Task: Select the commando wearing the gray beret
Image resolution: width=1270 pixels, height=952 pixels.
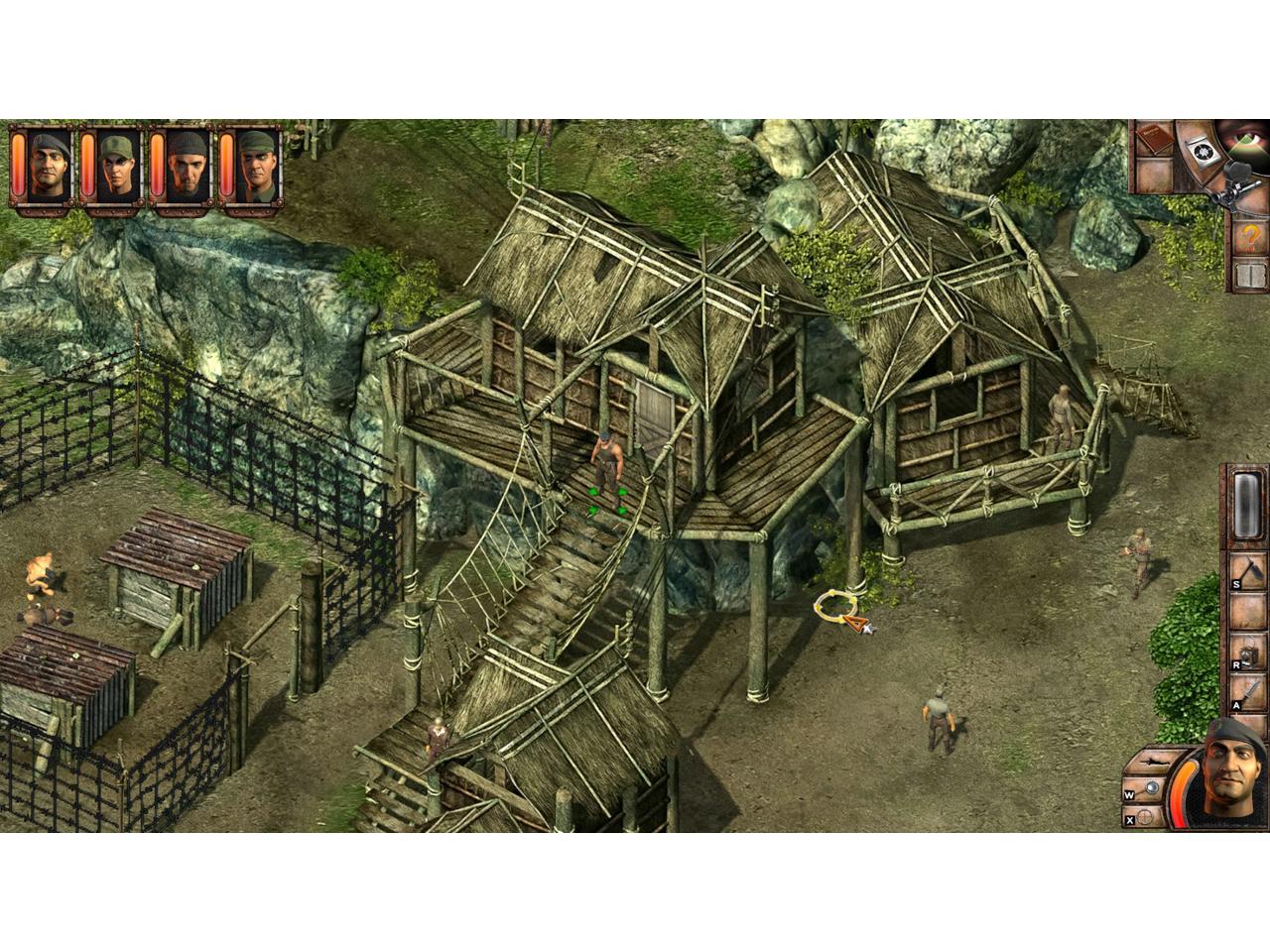Action: [46, 166]
